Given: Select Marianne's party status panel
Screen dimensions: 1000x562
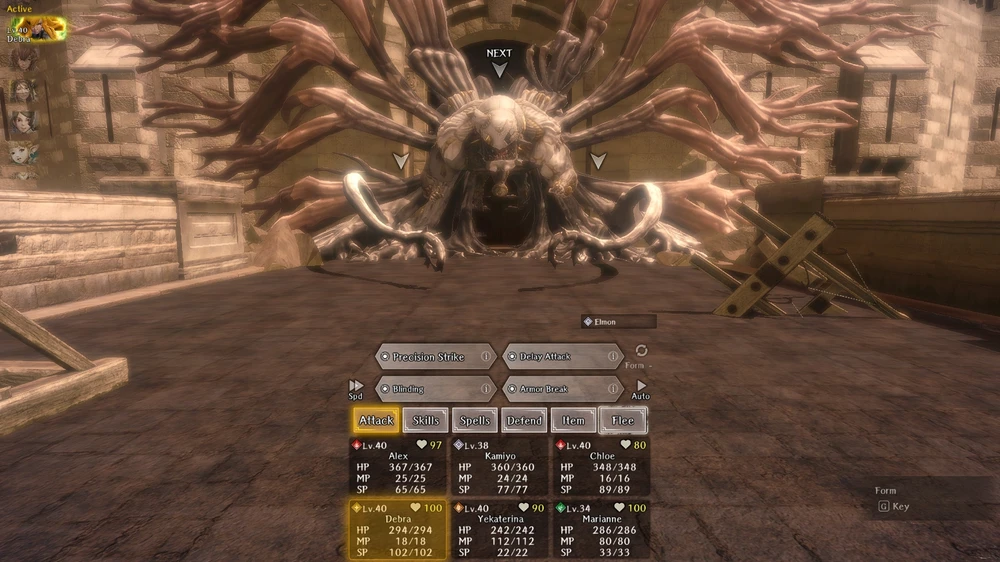Looking at the screenshot, I should 600,529.
